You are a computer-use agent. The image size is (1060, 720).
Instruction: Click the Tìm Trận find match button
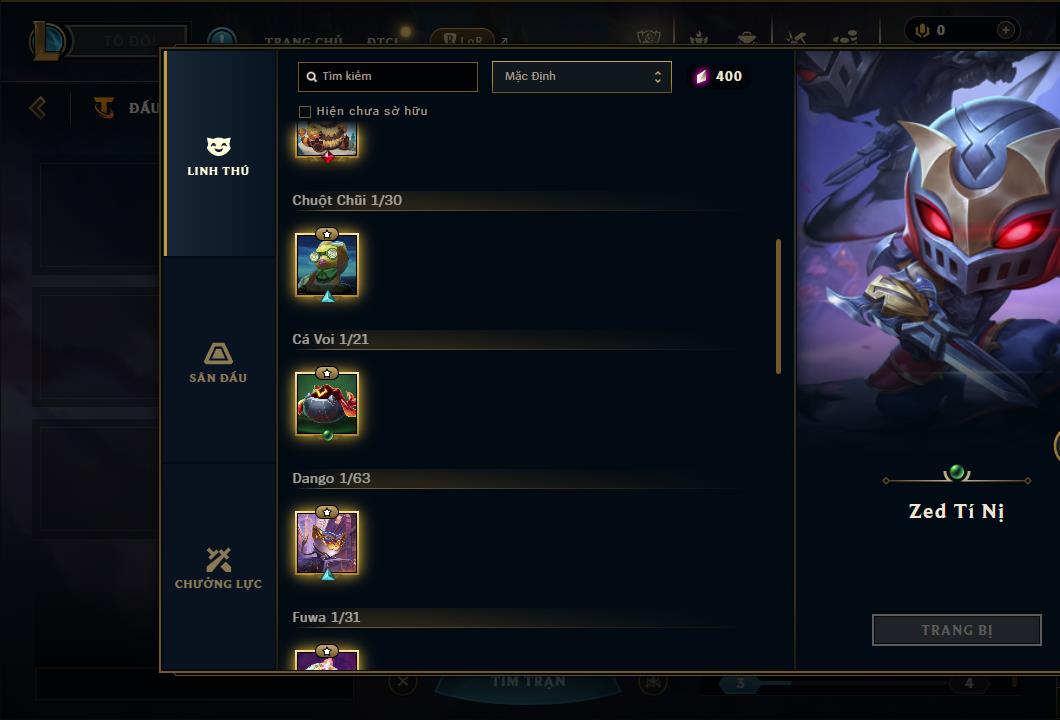coord(528,682)
